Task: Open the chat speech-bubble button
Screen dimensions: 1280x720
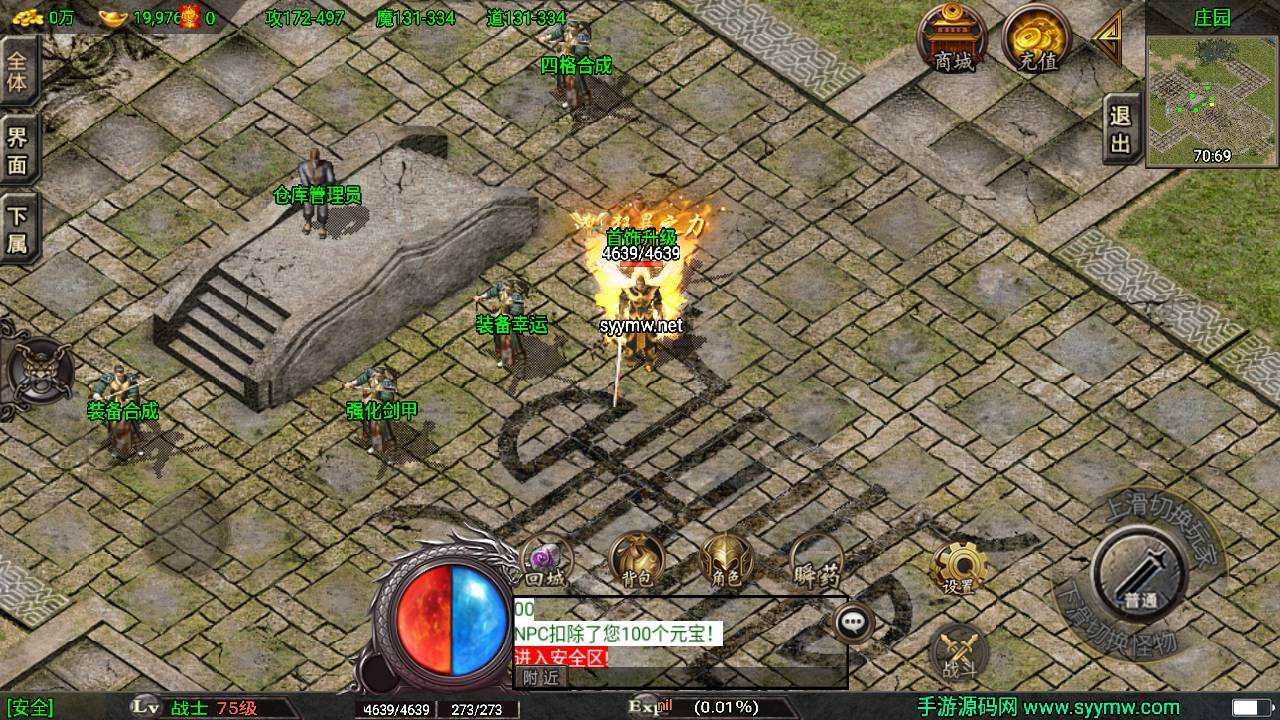Action: (852, 622)
